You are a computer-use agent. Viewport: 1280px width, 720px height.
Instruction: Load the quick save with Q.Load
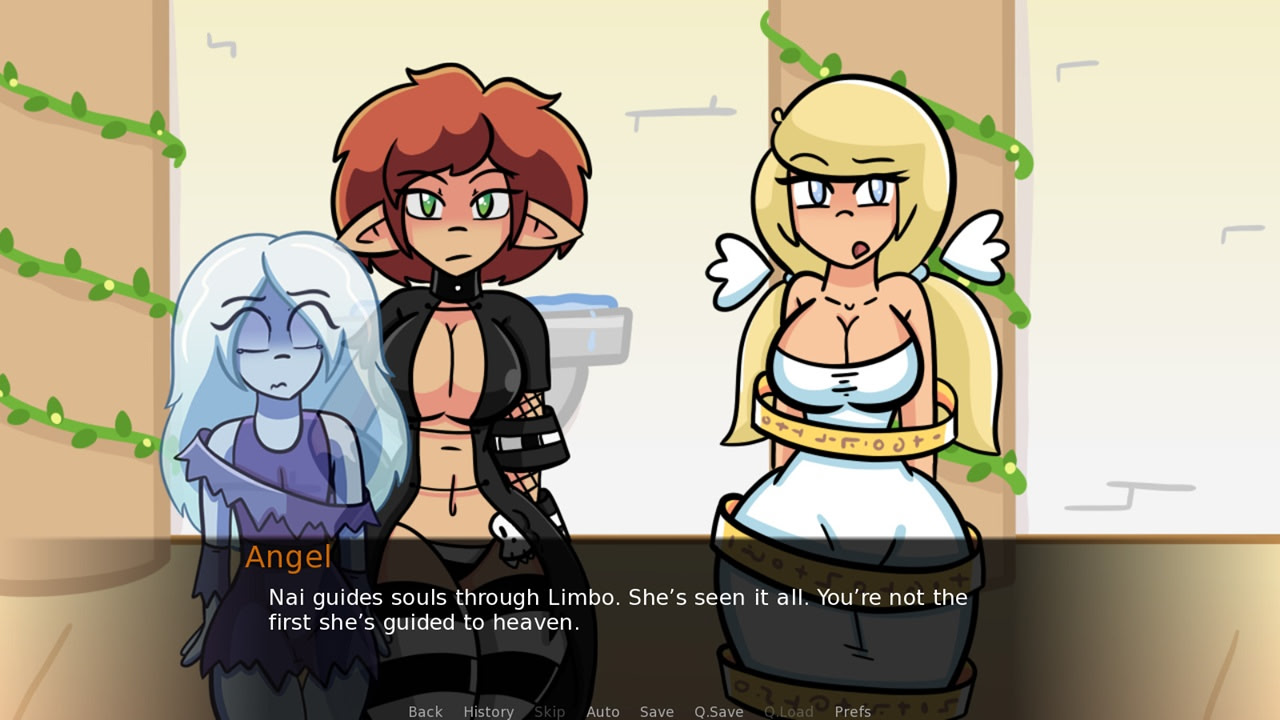788,711
